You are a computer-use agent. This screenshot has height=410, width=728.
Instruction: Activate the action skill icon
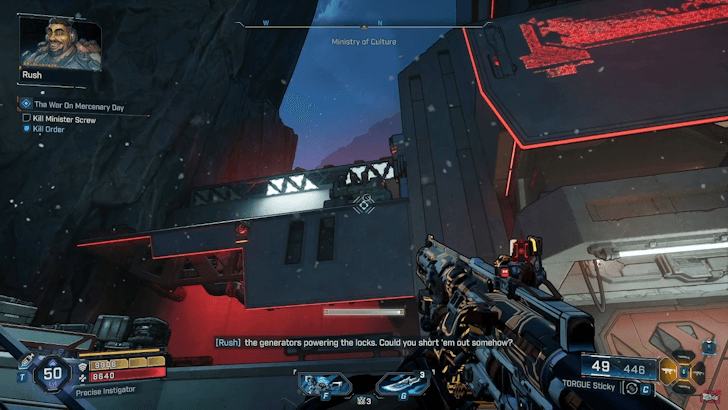[323, 384]
